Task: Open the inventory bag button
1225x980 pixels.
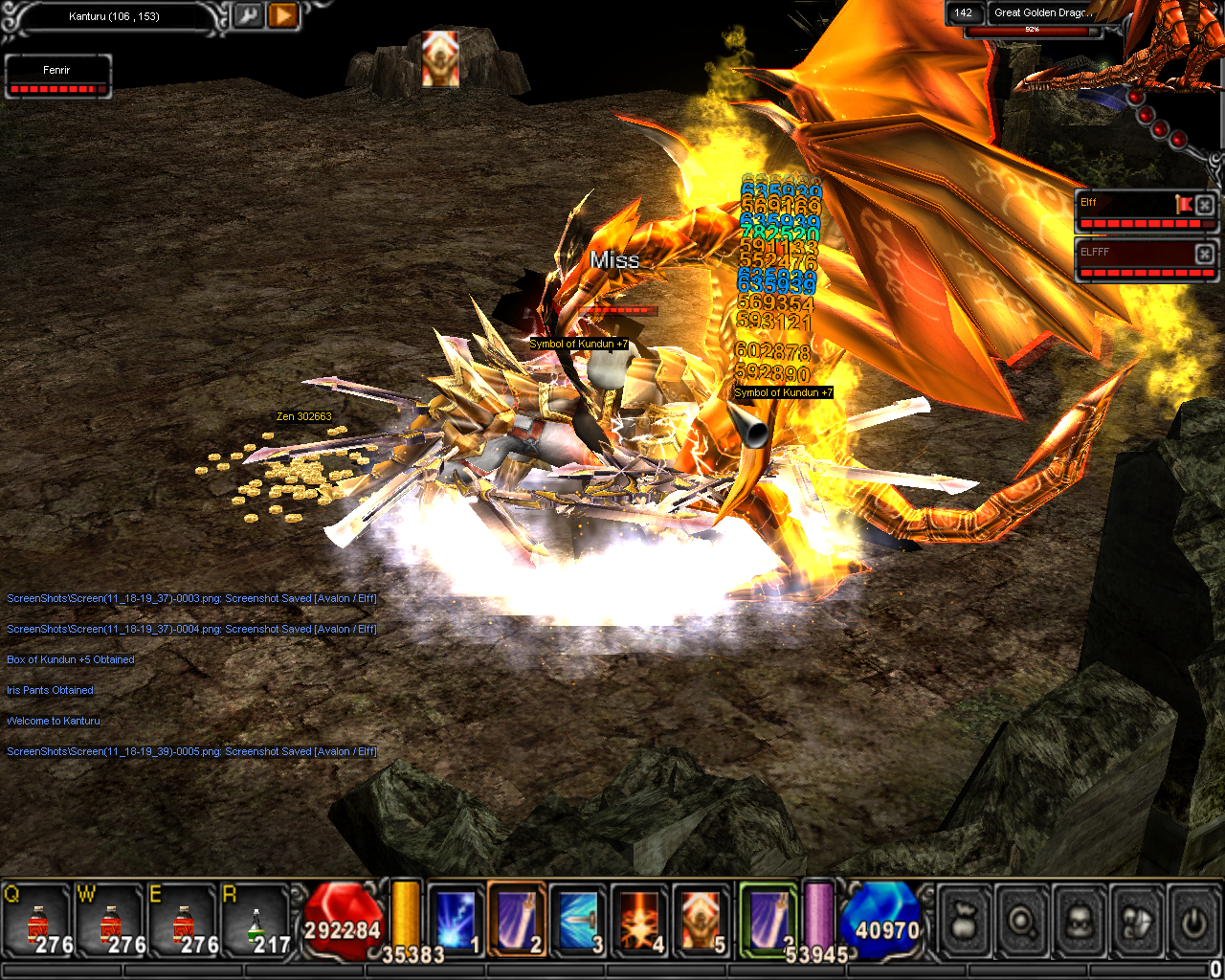Action: pos(966,923)
